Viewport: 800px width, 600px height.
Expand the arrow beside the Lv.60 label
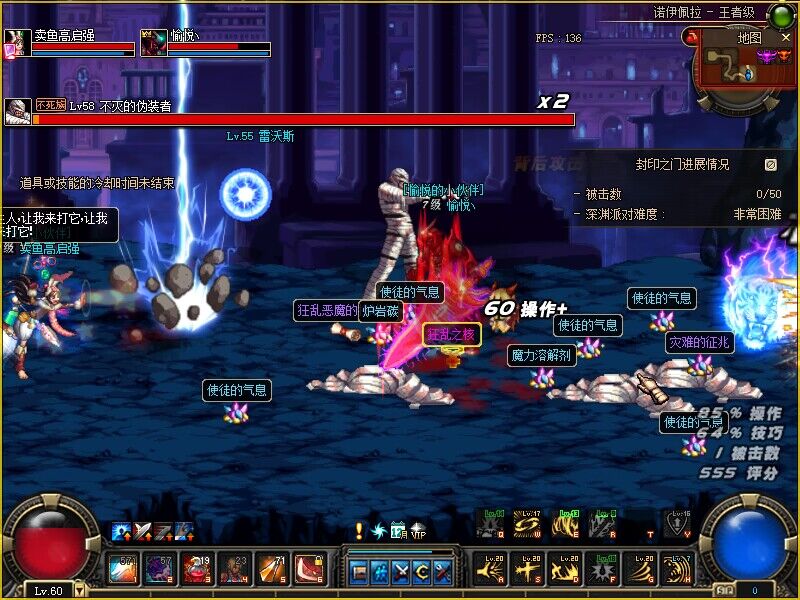coord(82,591)
